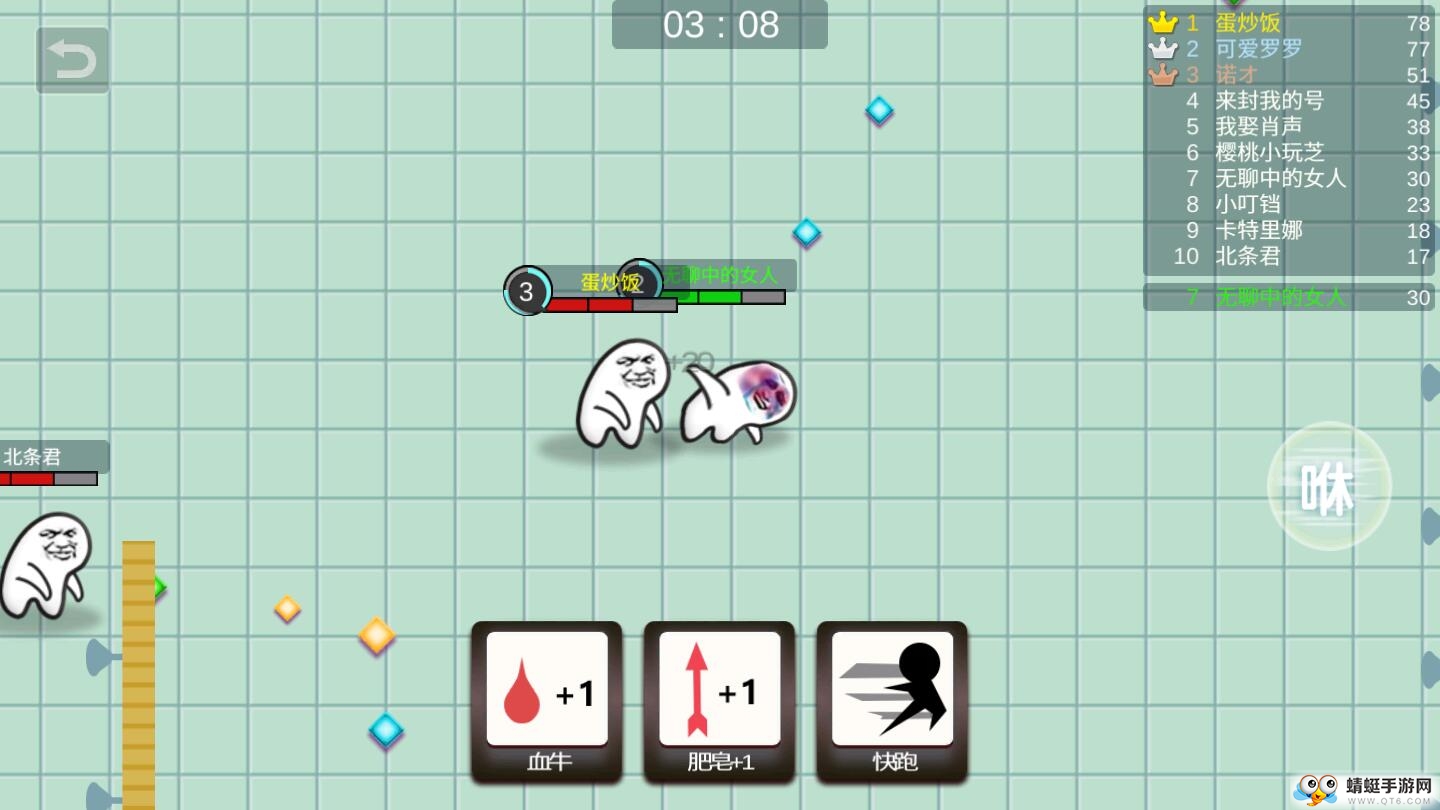1440x810 pixels.
Task: Click the bronze crown beside 诺才
Action: pyautogui.click(x=1162, y=73)
